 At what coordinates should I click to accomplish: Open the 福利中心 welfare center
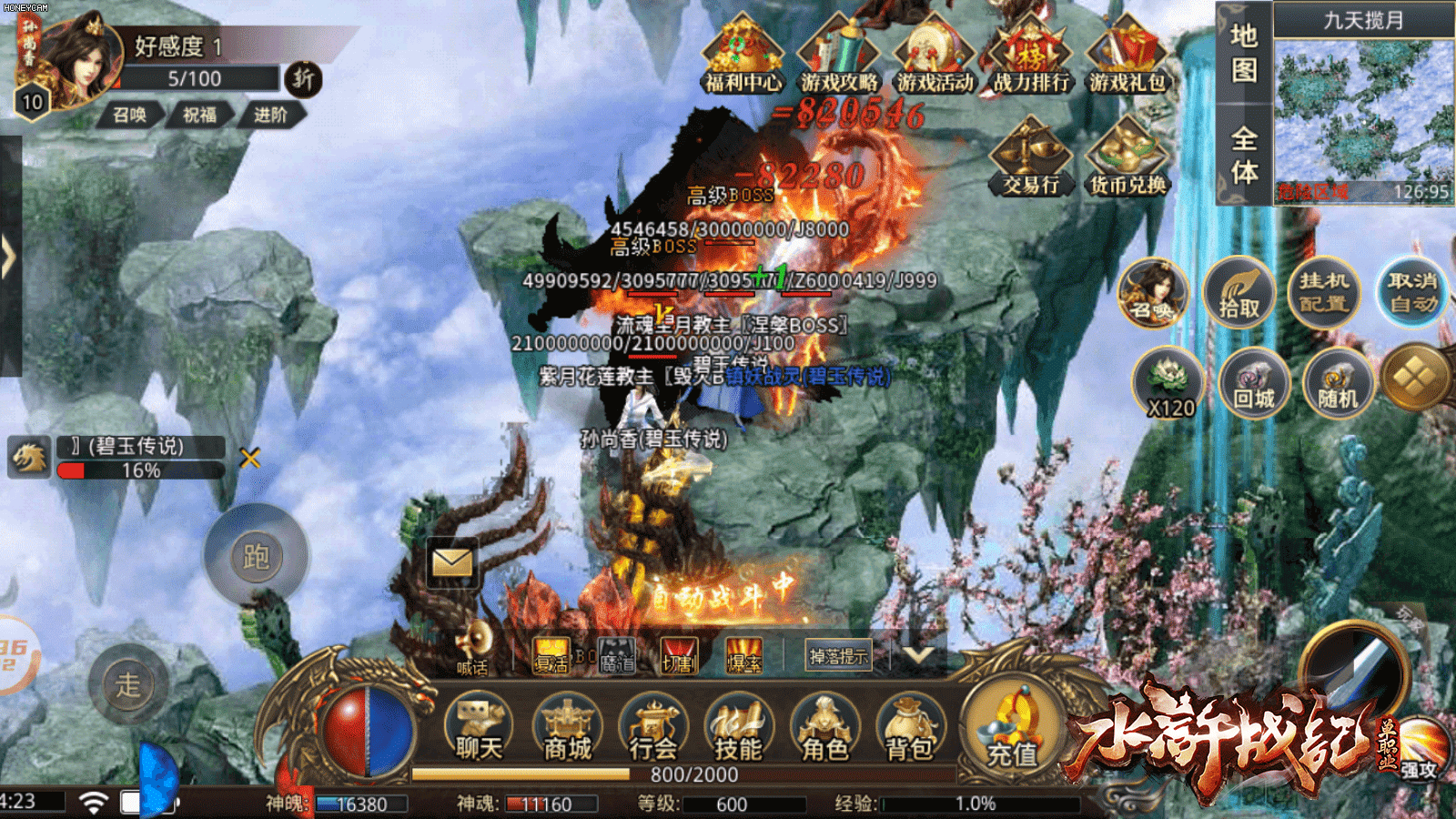pos(743,56)
